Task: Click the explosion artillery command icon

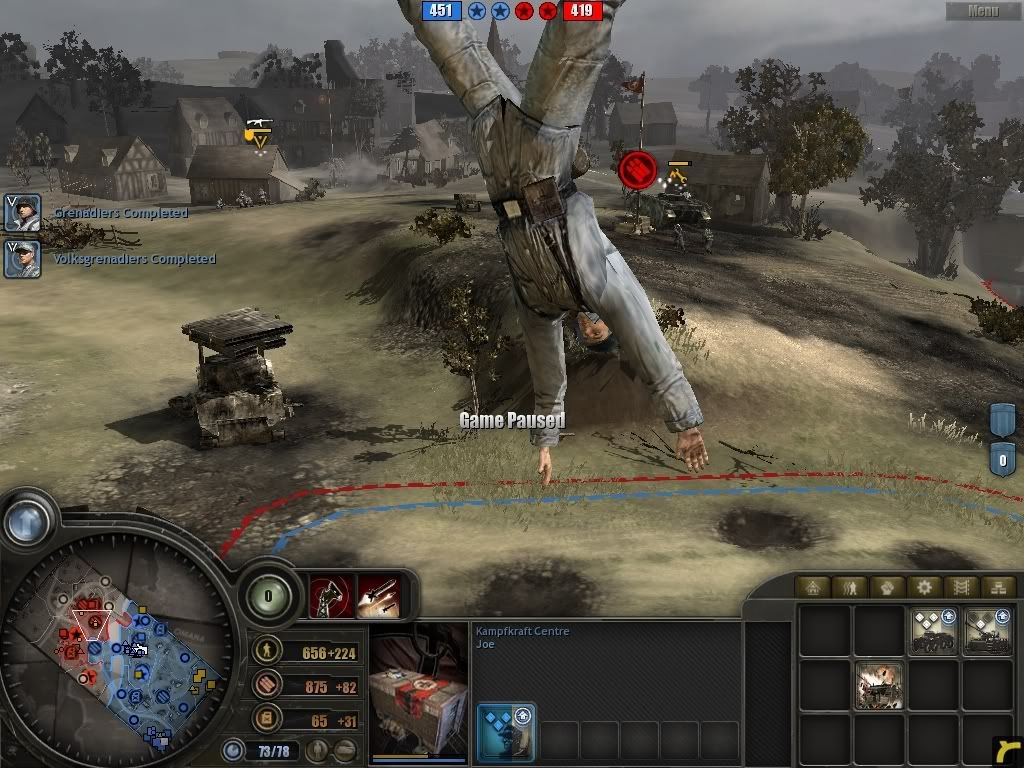Action: click(880, 685)
